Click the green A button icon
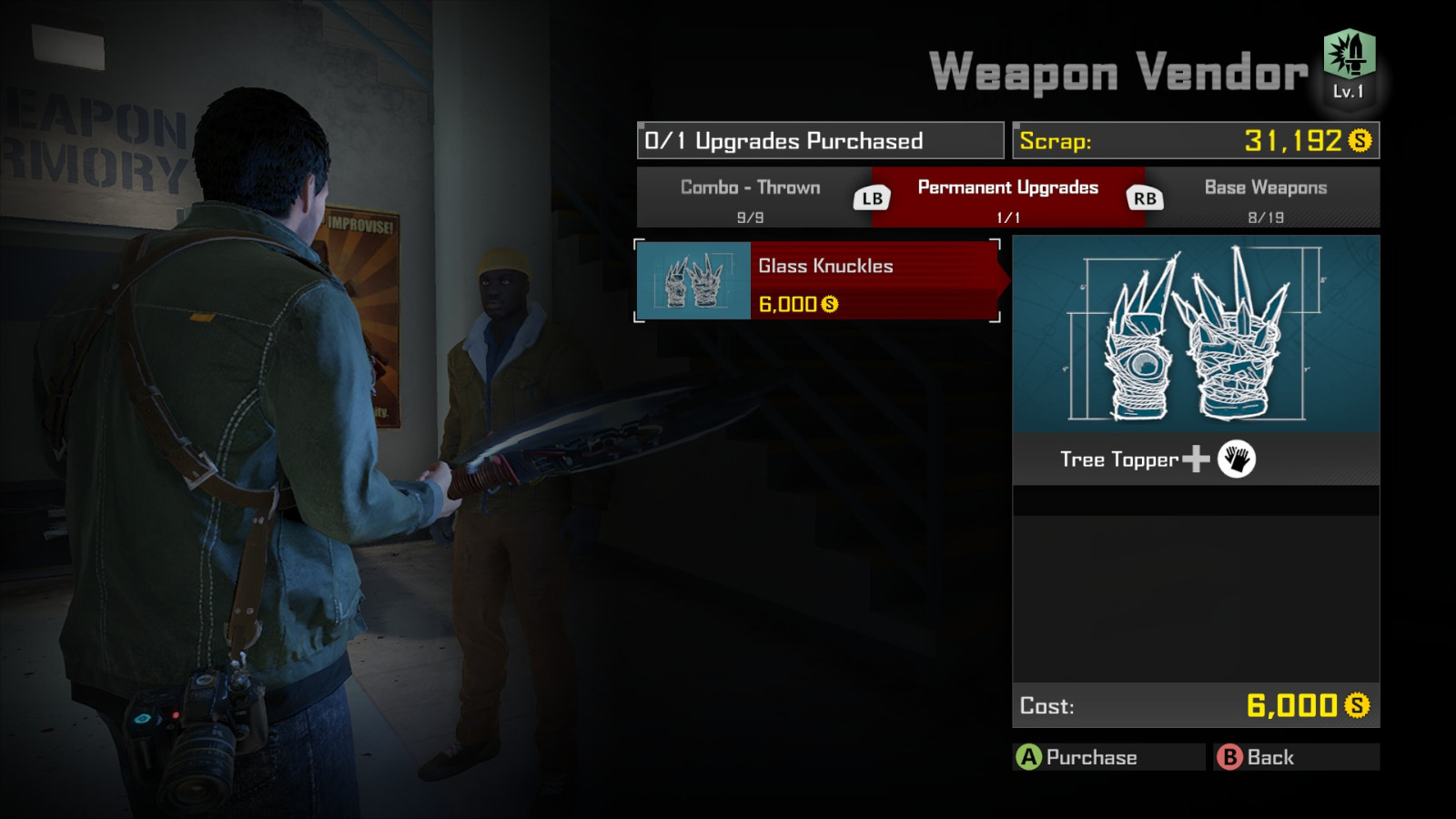The width and height of the screenshot is (1456, 819). tap(1029, 757)
